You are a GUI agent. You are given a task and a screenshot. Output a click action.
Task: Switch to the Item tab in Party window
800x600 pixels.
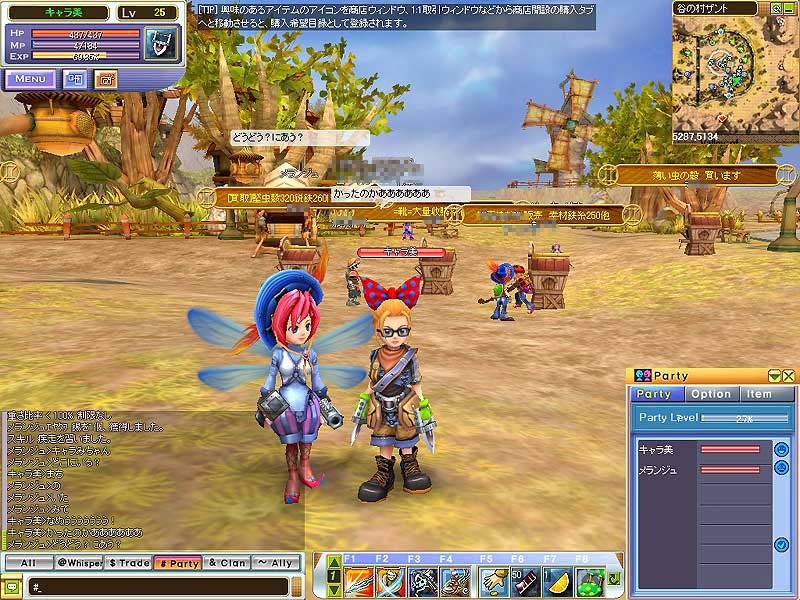point(759,394)
